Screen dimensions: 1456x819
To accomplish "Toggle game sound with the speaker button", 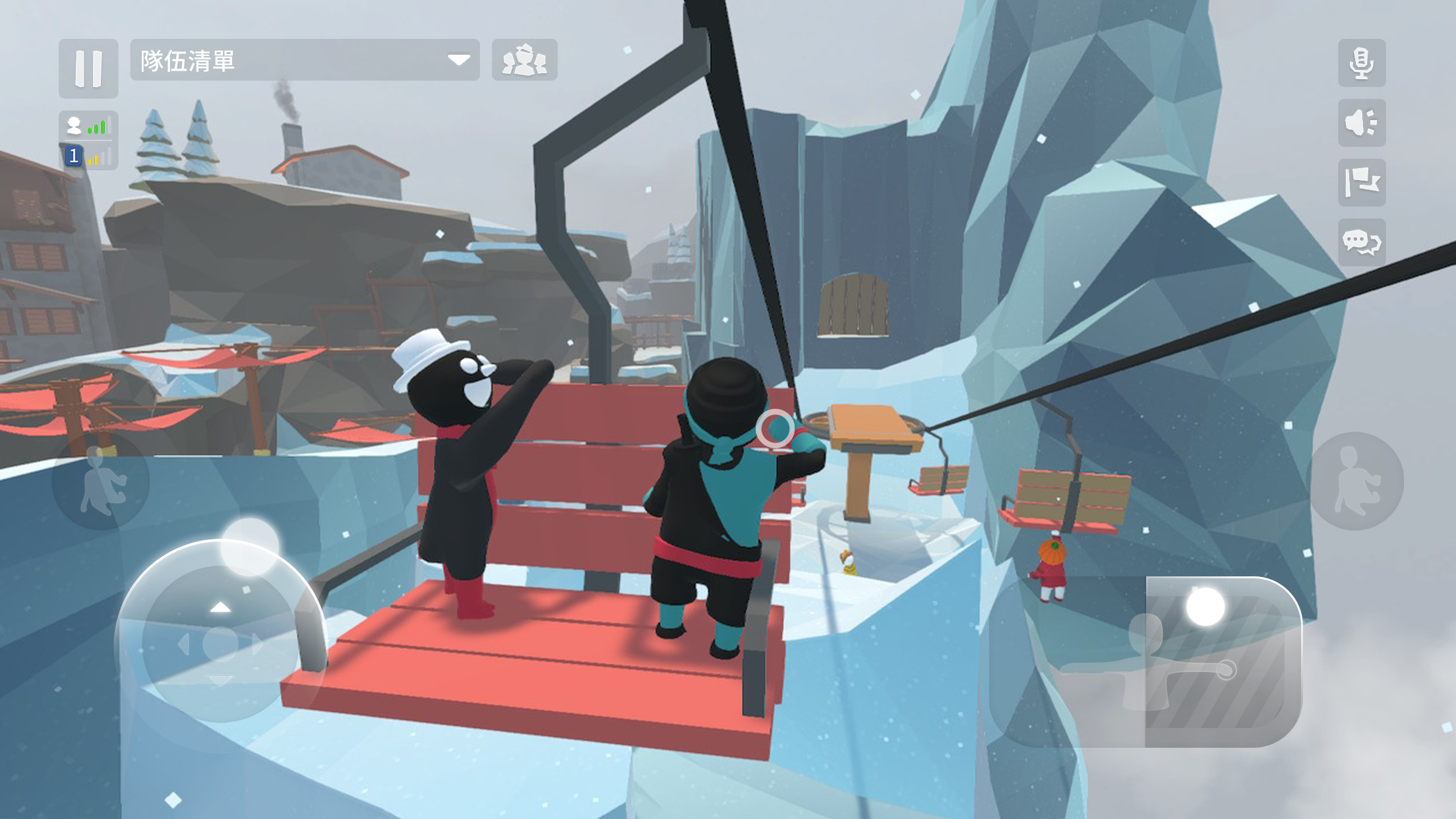I will pos(1362,122).
